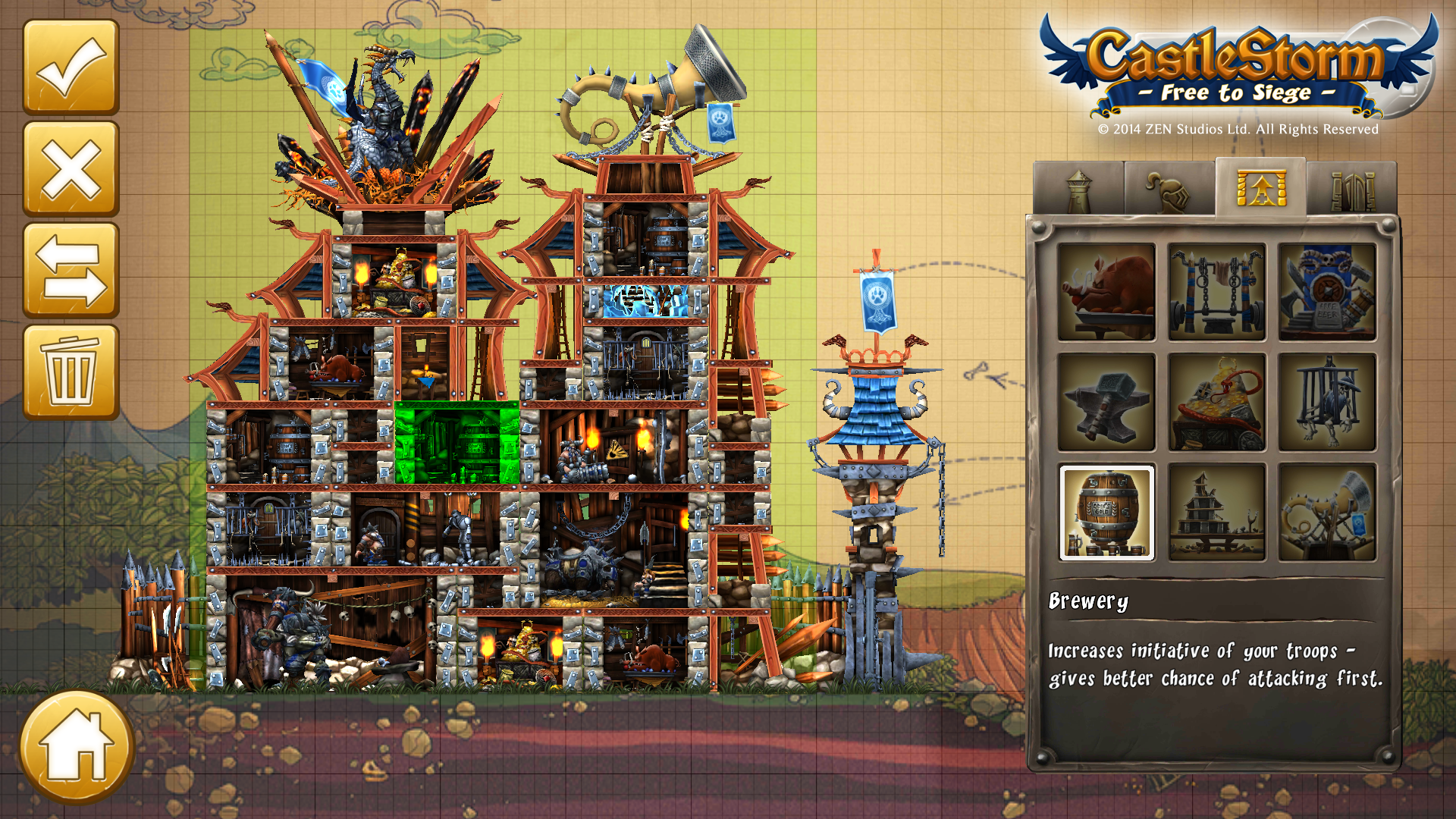Cancel editing with the X button
This screenshot has height=819, width=1456.
pyautogui.click(x=71, y=169)
